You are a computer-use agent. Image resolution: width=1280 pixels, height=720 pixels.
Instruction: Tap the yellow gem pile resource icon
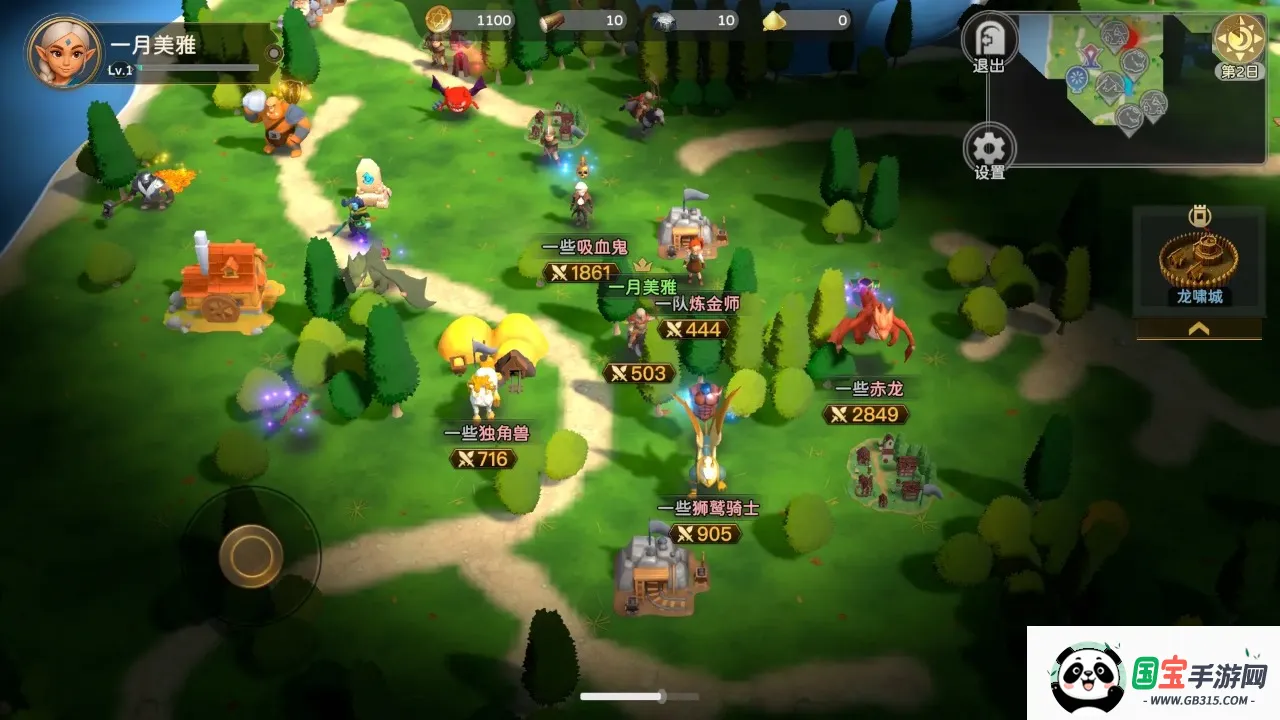point(776,20)
